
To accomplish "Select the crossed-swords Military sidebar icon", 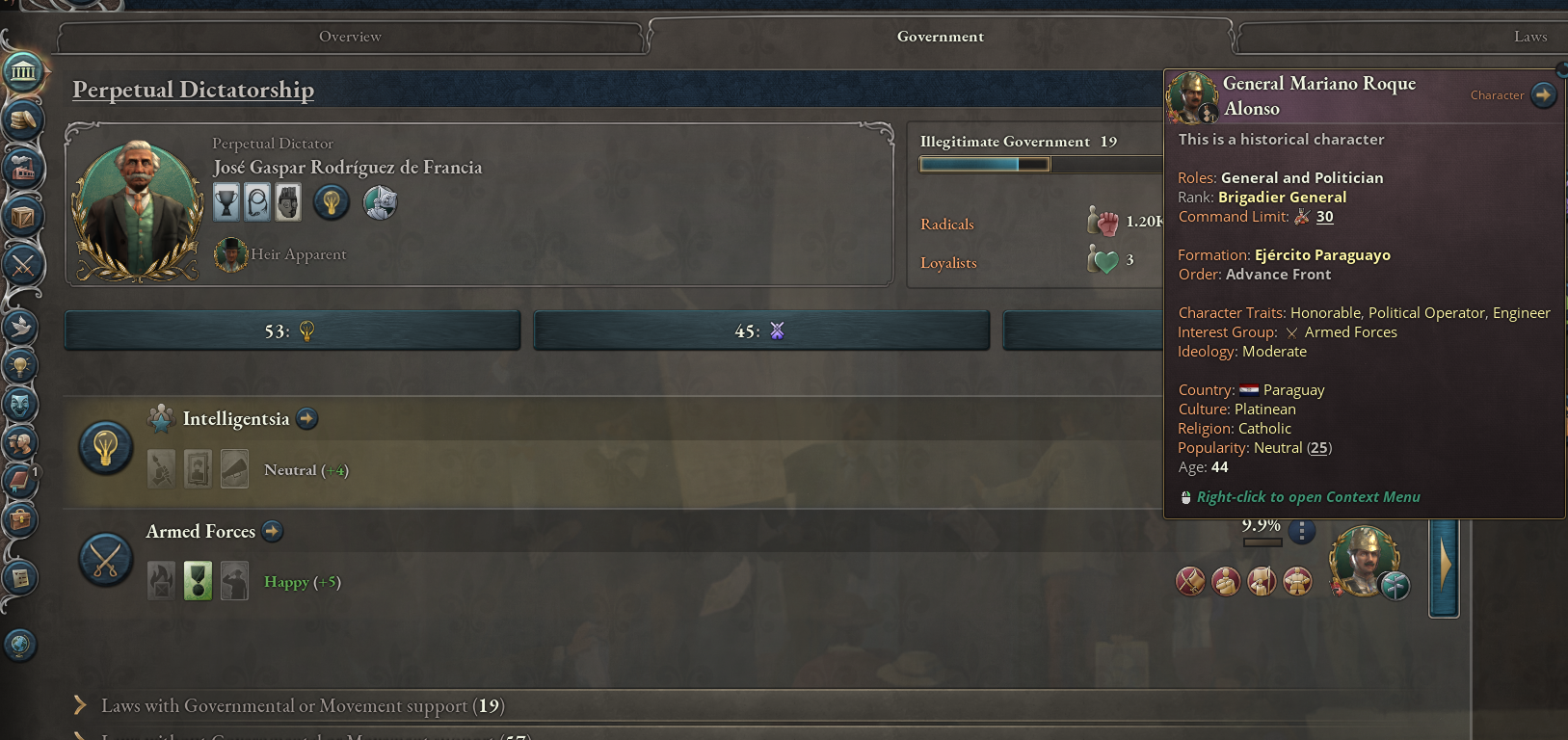I will [24, 266].
